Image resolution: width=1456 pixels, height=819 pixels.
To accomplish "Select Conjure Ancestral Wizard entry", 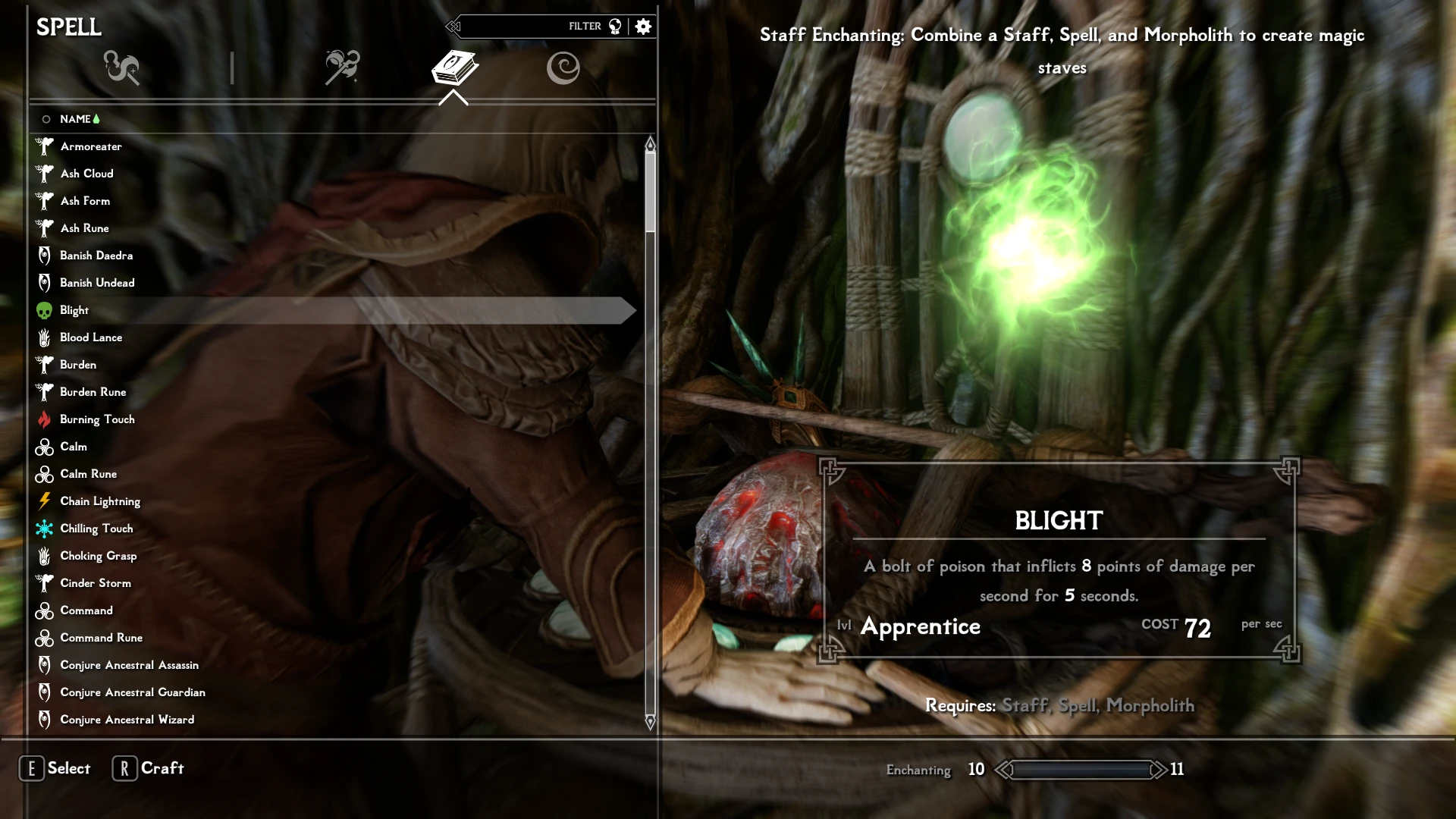I will 127,720.
